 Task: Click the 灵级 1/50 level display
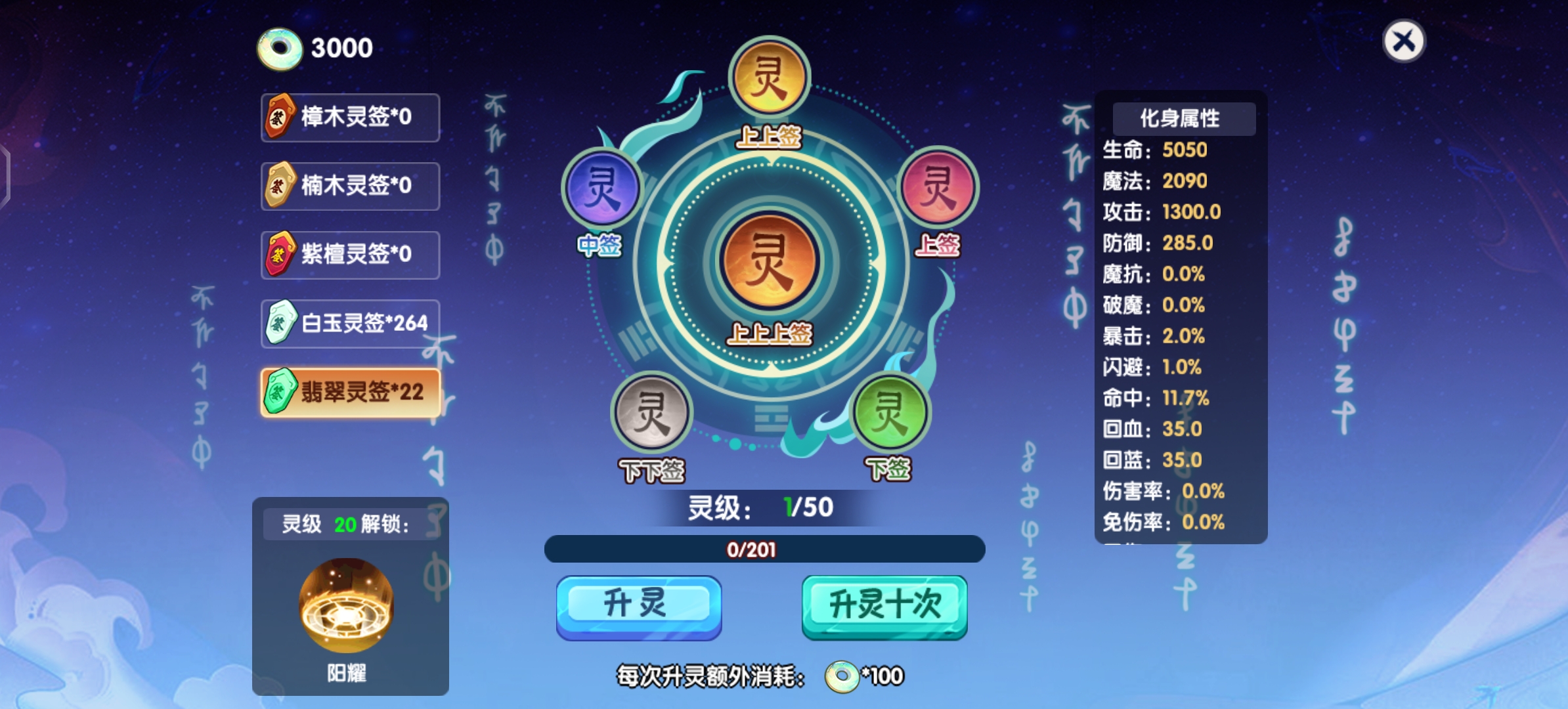click(762, 507)
